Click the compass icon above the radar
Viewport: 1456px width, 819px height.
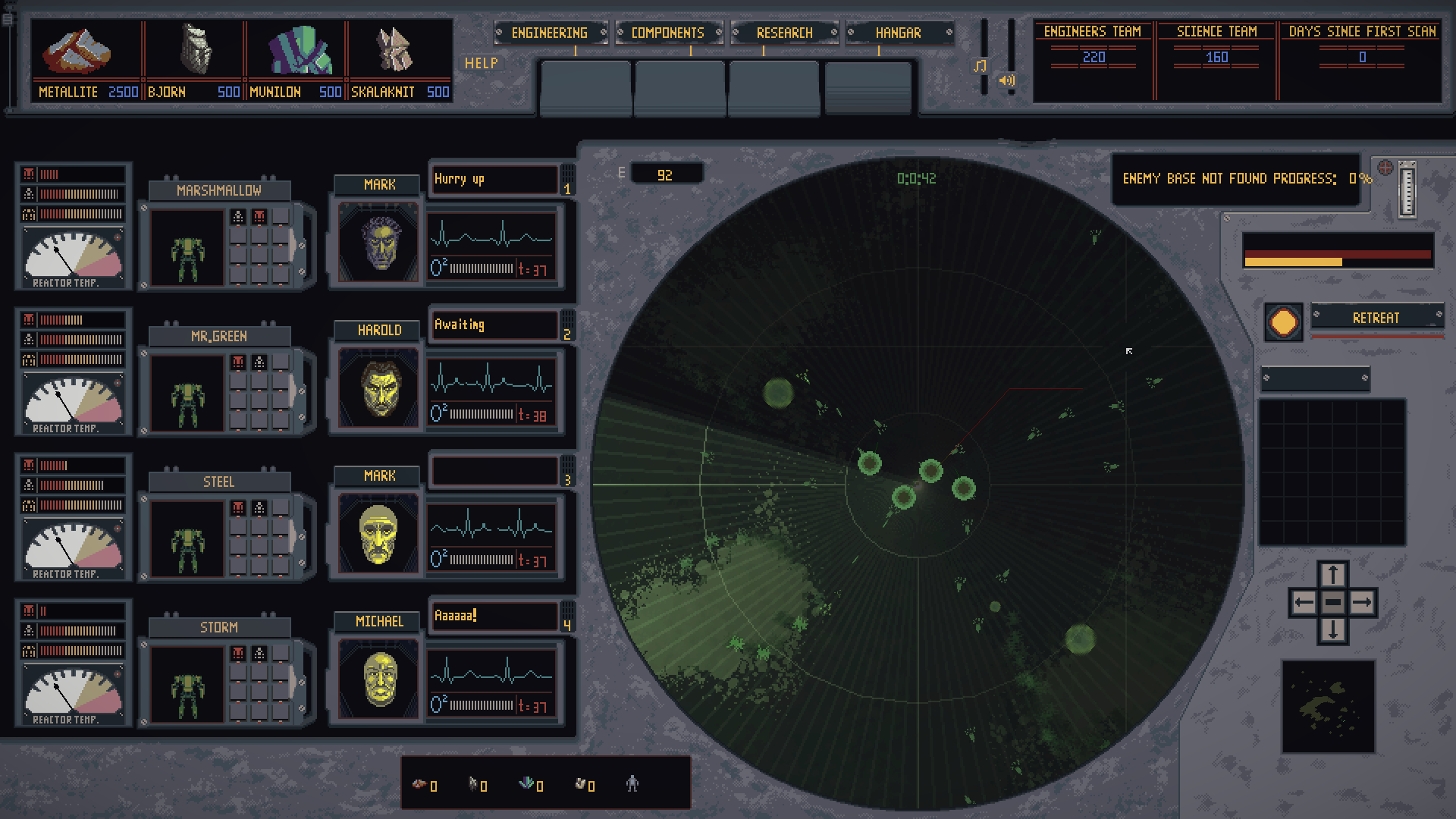1385,168
